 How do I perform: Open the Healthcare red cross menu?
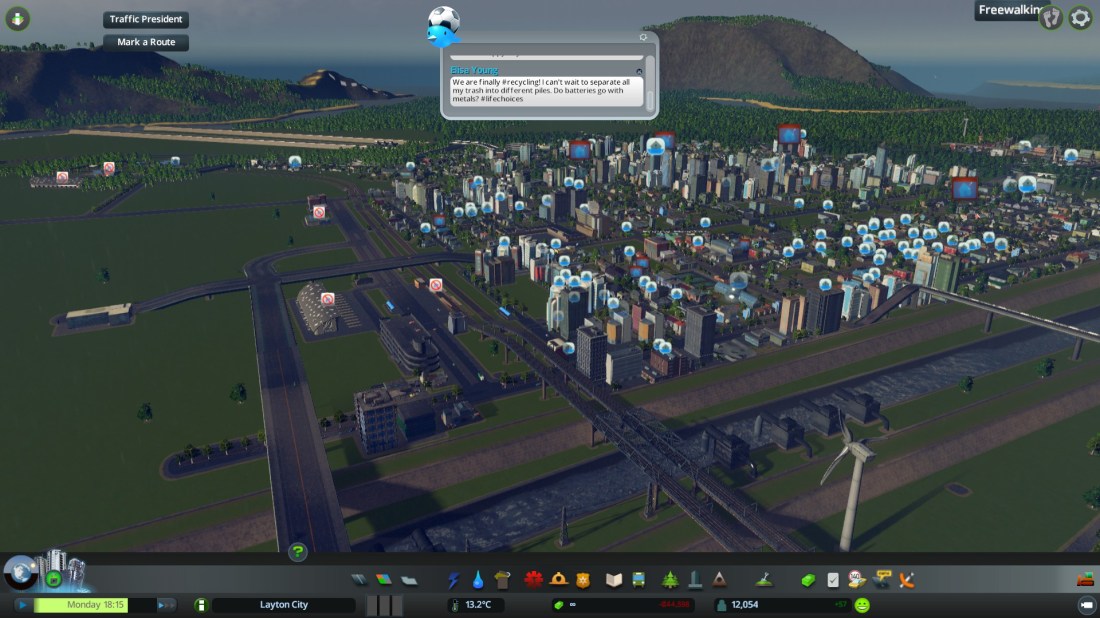click(x=533, y=580)
